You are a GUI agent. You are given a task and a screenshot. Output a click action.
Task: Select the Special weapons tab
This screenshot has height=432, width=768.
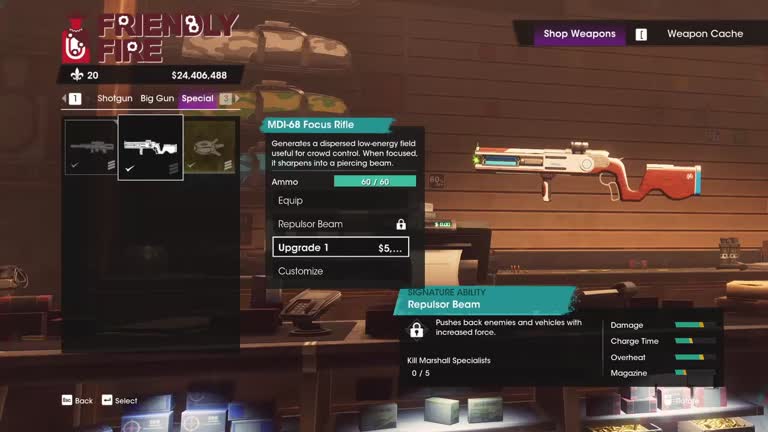coord(197,99)
